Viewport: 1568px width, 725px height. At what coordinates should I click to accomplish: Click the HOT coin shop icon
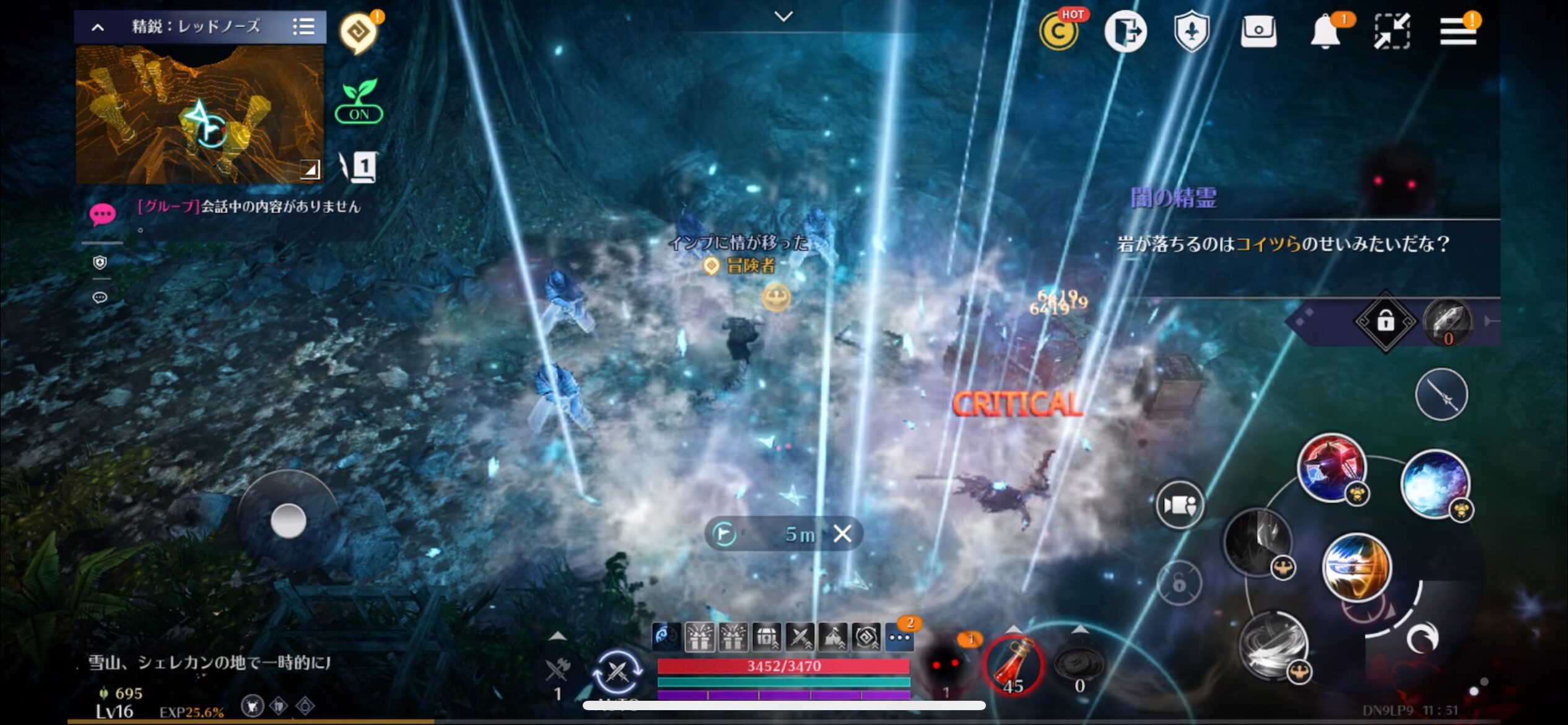(1059, 31)
